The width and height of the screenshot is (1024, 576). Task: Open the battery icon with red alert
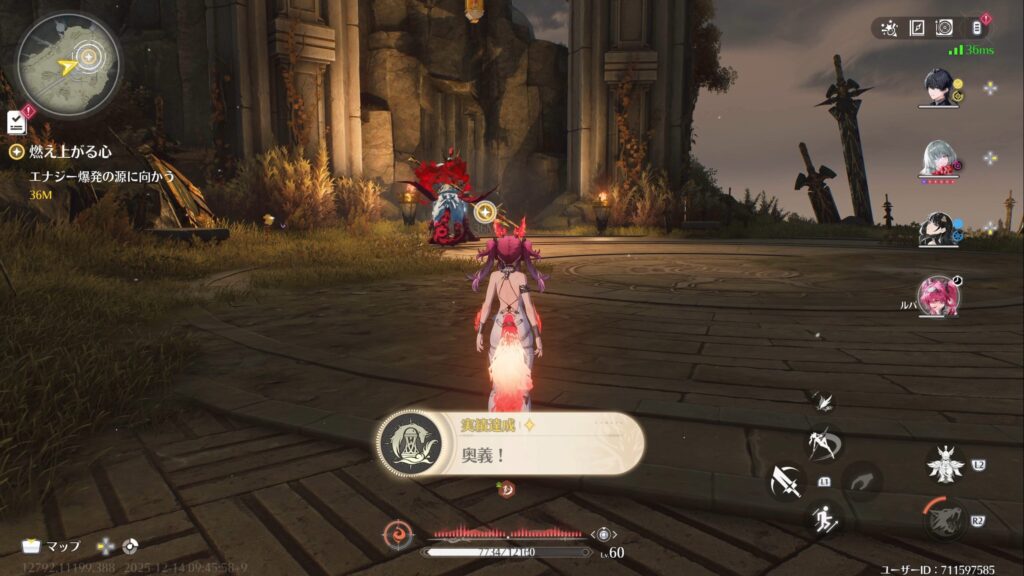tap(977, 28)
